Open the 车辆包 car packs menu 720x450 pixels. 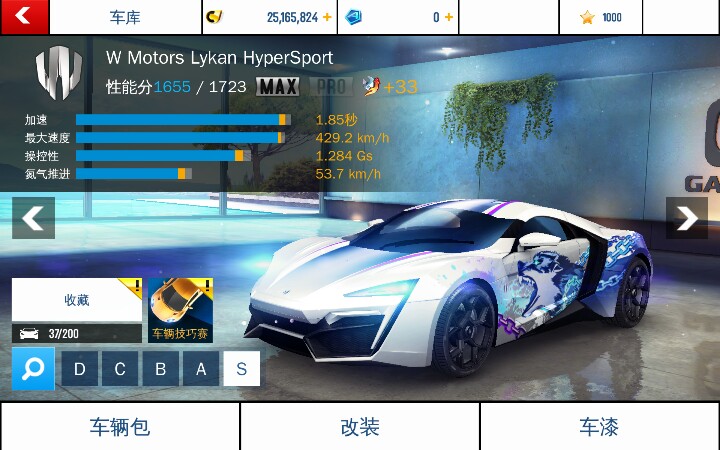pyautogui.click(x=120, y=427)
